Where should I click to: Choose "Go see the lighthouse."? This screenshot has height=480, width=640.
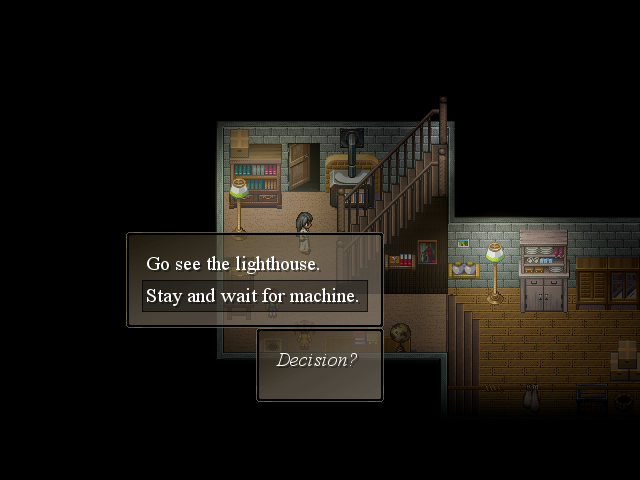tap(233, 264)
